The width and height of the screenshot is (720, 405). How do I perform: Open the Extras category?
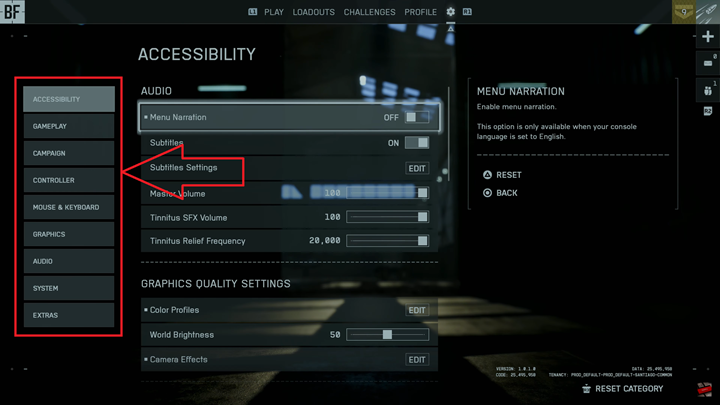click(x=69, y=316)
